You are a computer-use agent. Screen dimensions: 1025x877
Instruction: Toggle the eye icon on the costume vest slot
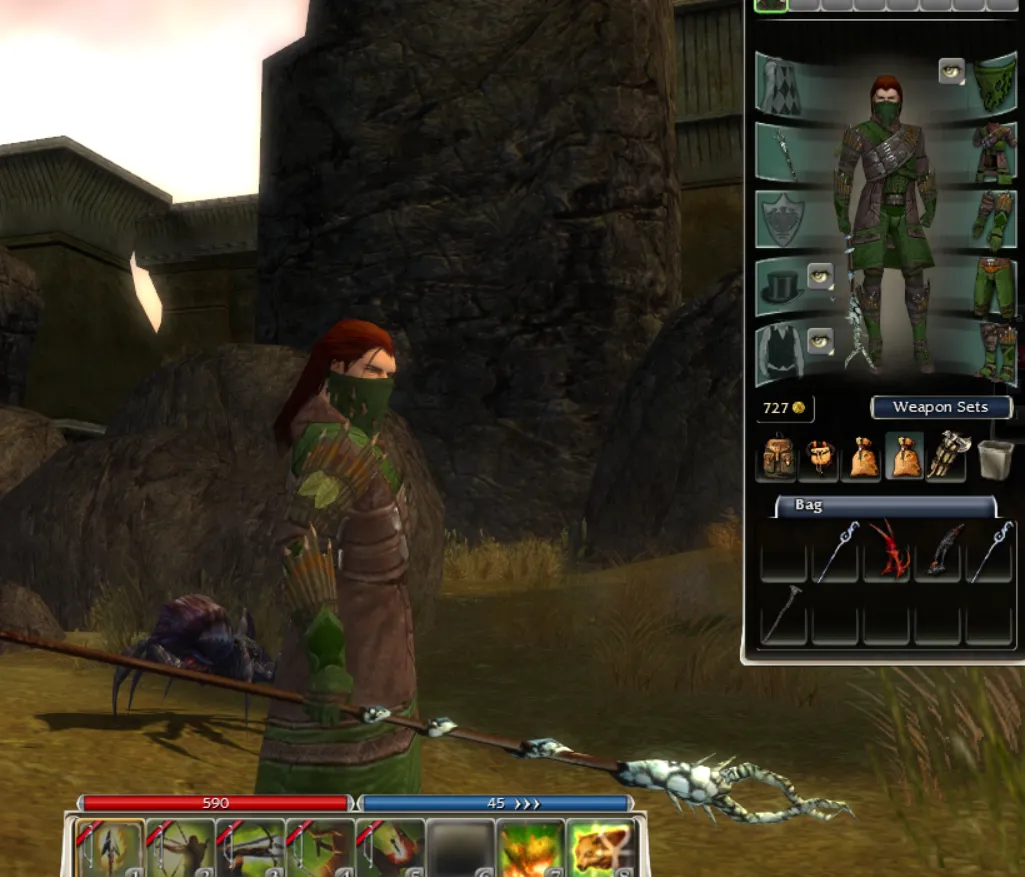[x=820, y=341]
